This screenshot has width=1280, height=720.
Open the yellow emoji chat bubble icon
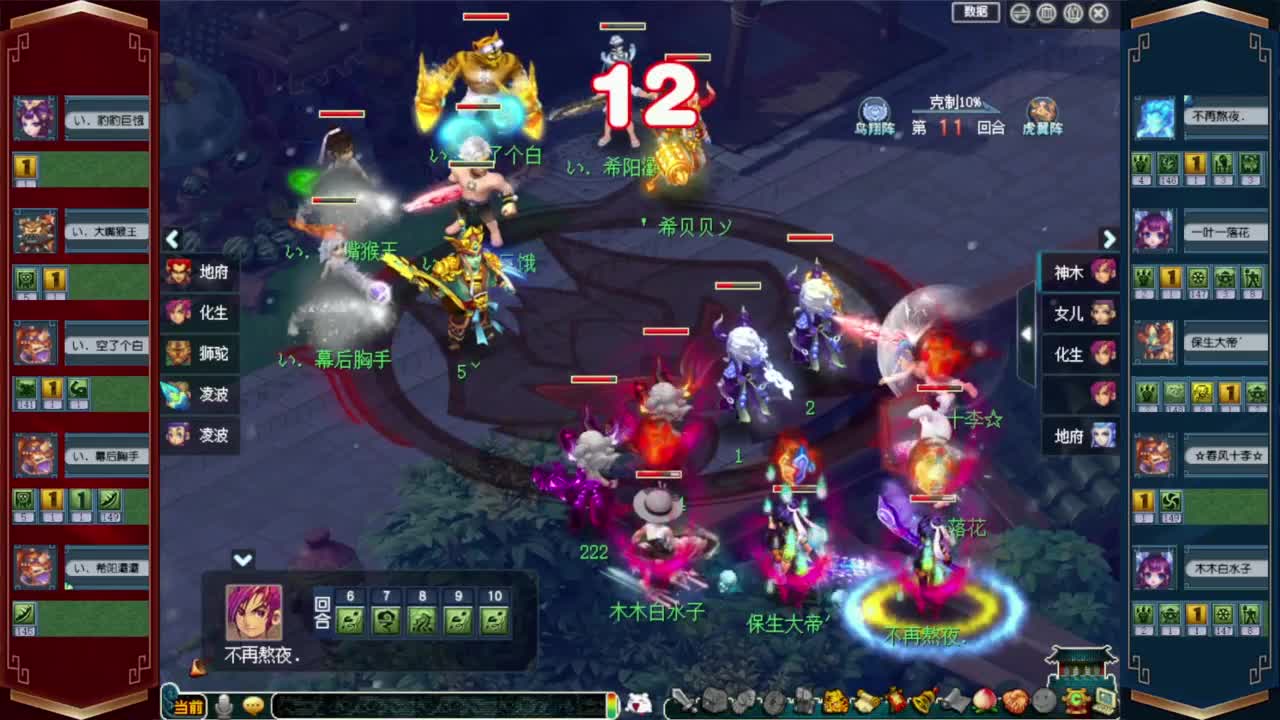coord(254,705)
